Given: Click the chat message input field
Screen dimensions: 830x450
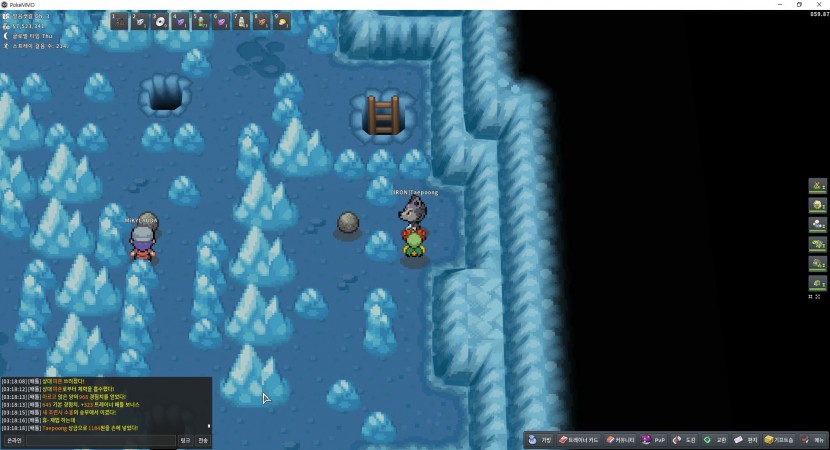Looking at the screenshot, I should coord(100,440).
